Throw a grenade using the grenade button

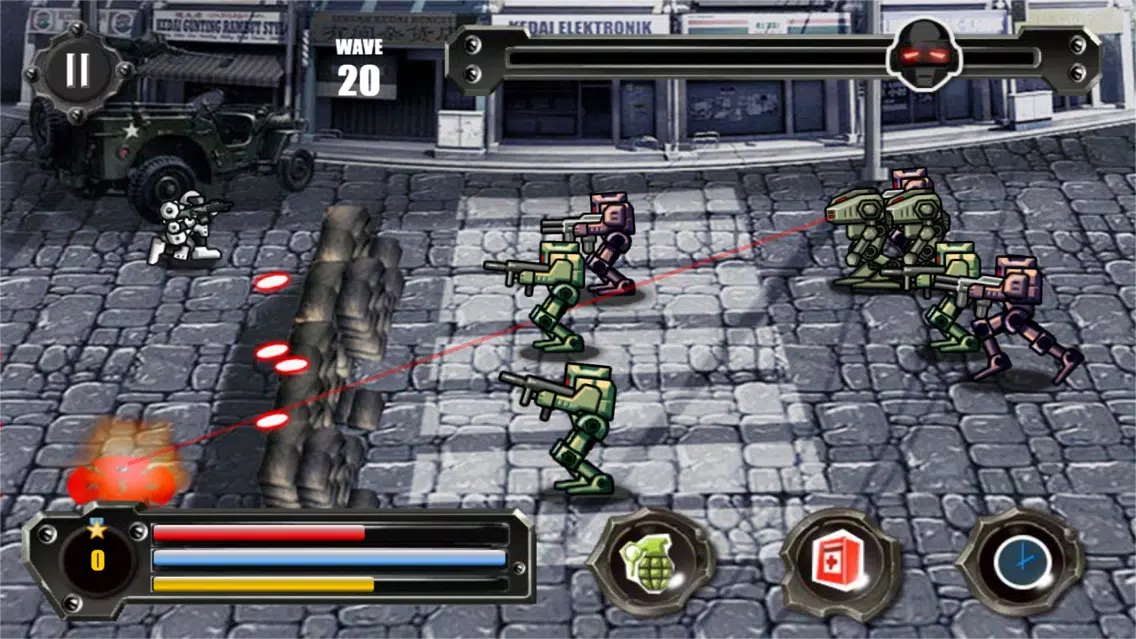pyautogui.click(x=649, y=564)
